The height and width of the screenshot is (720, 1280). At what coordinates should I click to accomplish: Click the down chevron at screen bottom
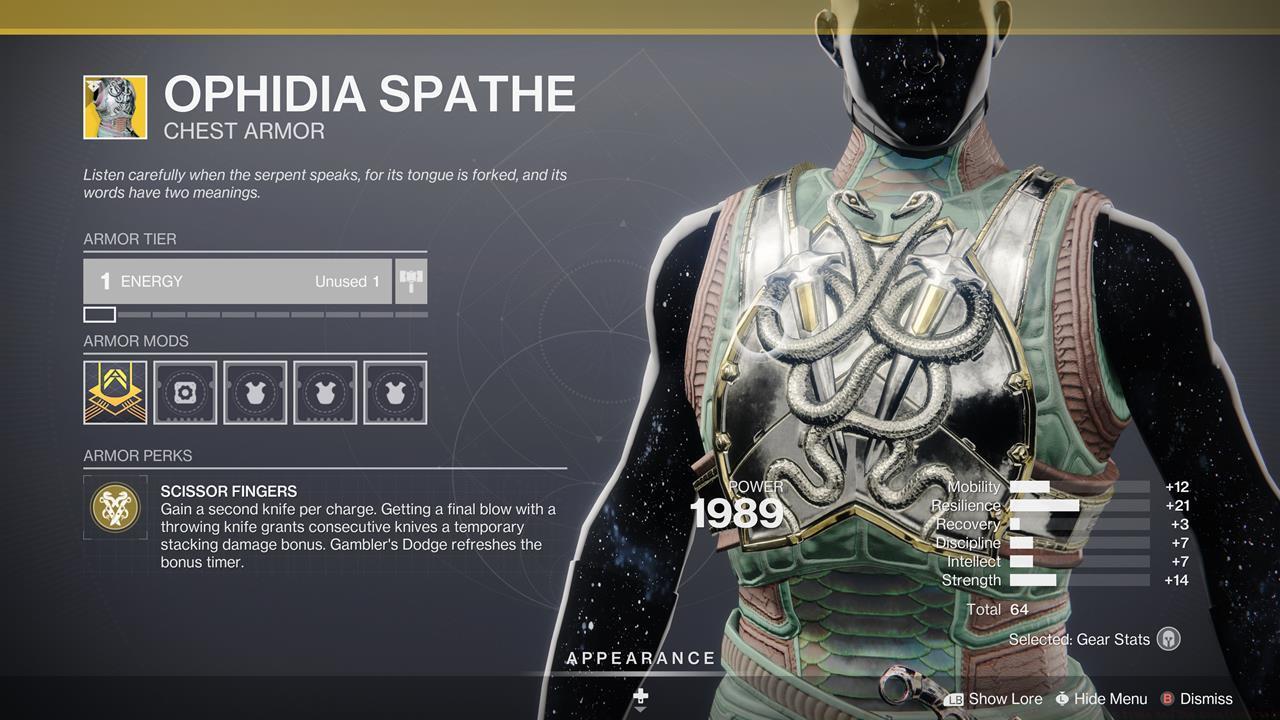[x=641, y=708]
